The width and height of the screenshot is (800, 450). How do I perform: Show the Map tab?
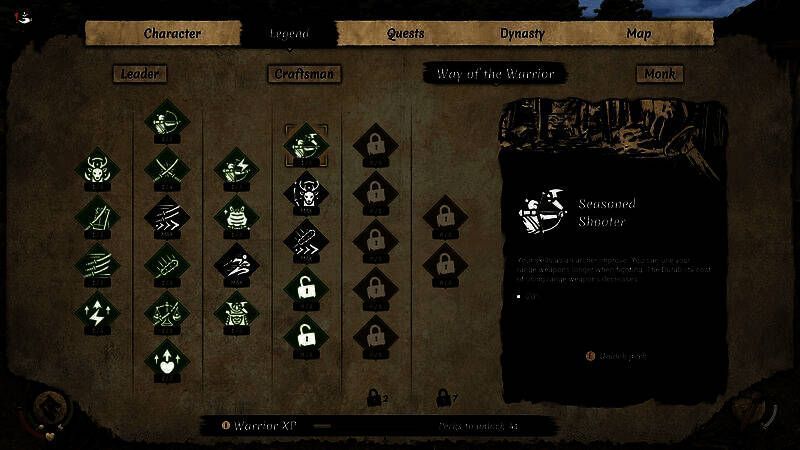[639, 33]
